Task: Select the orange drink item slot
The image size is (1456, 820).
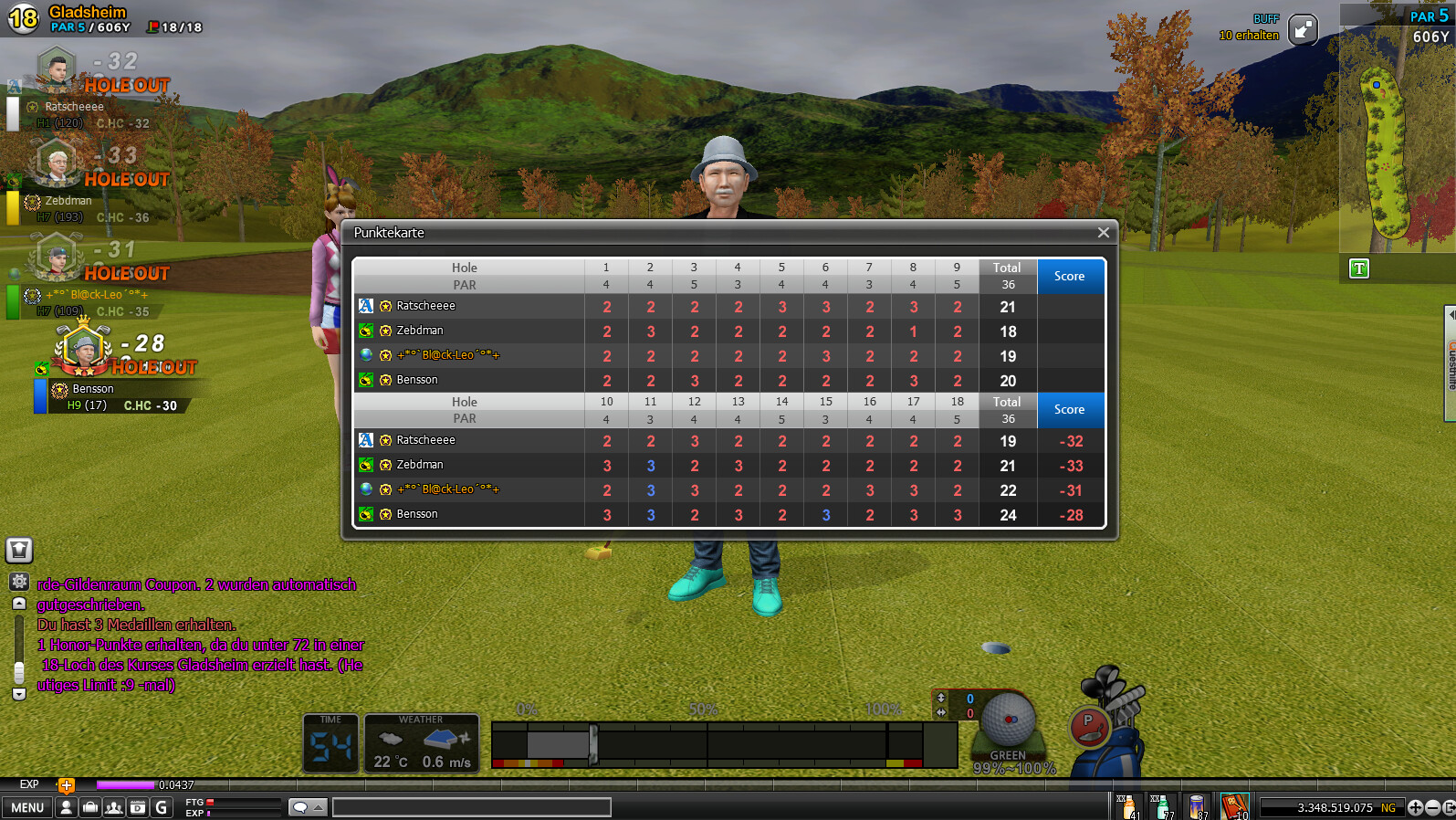Action: 1127,806
